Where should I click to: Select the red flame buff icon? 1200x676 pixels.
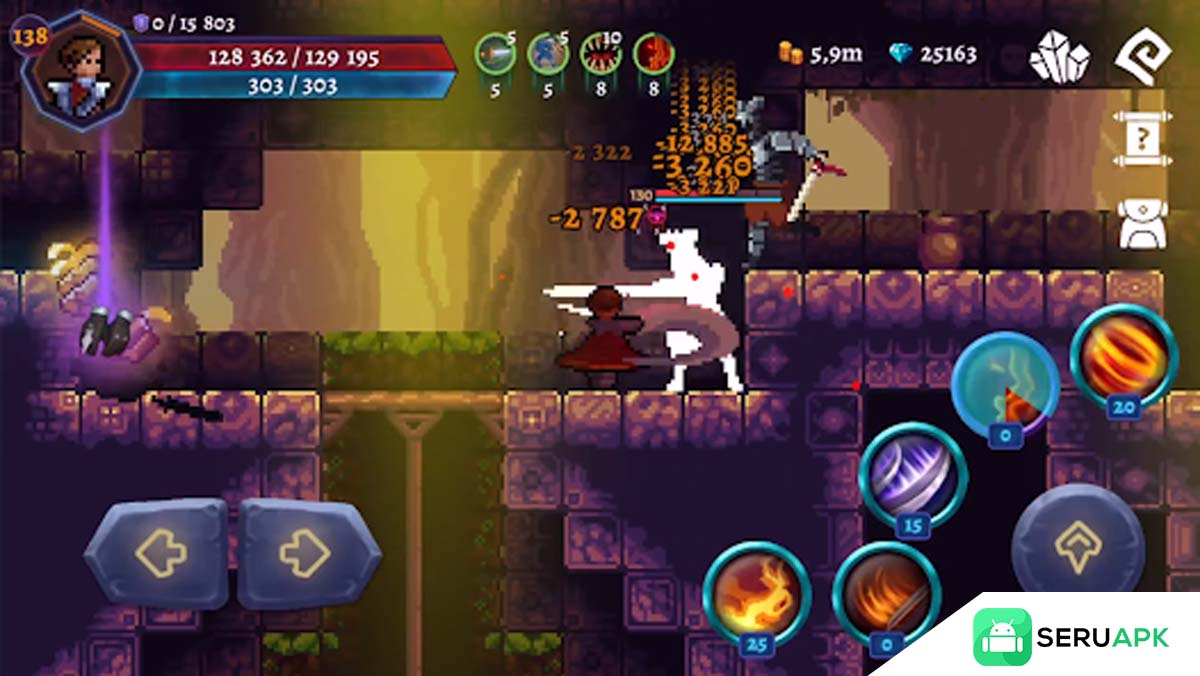click(653, 54)
